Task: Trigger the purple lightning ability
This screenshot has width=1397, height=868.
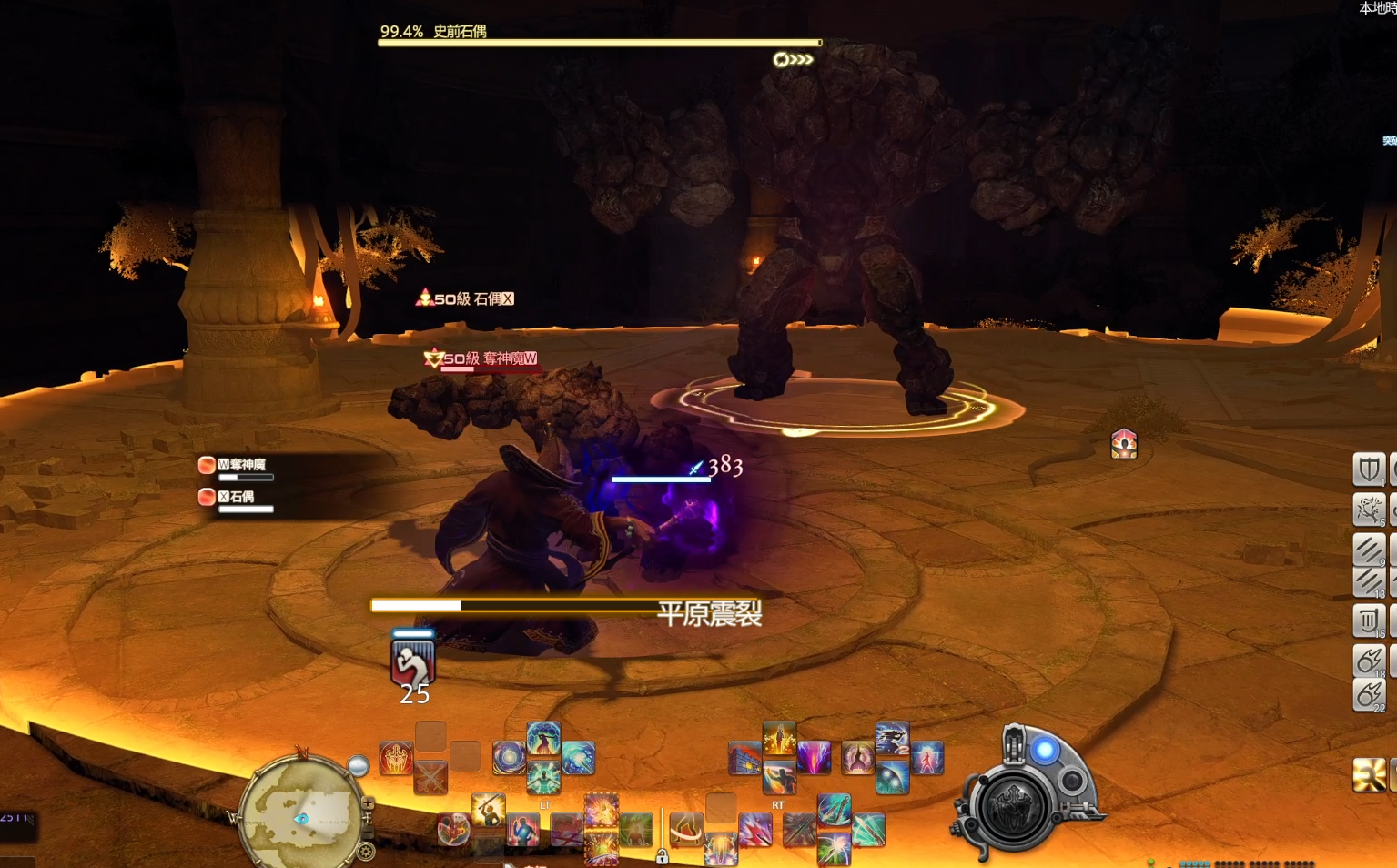Action: (x=814, y=758)
